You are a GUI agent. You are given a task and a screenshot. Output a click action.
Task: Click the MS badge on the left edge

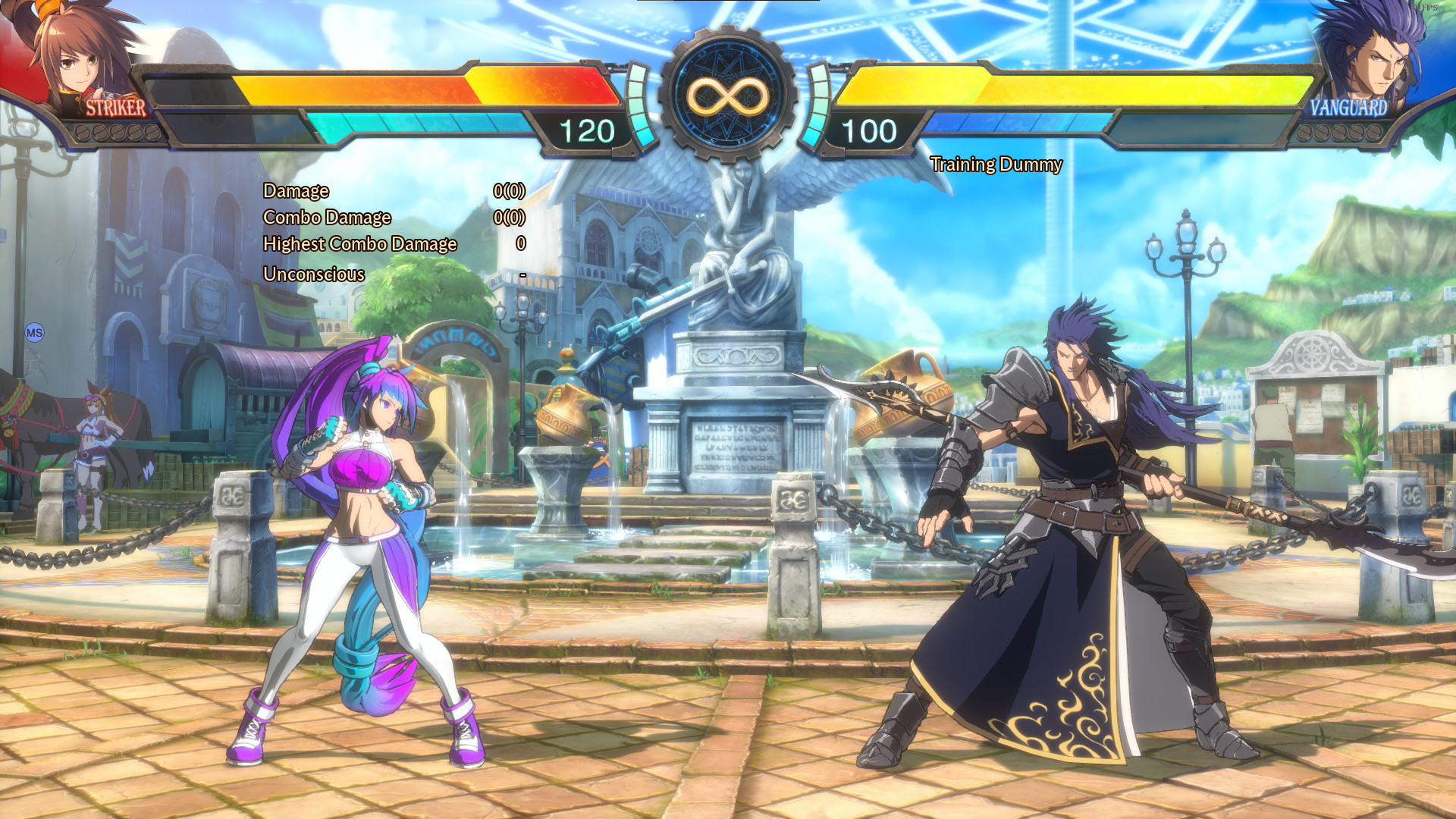[33, 331]
